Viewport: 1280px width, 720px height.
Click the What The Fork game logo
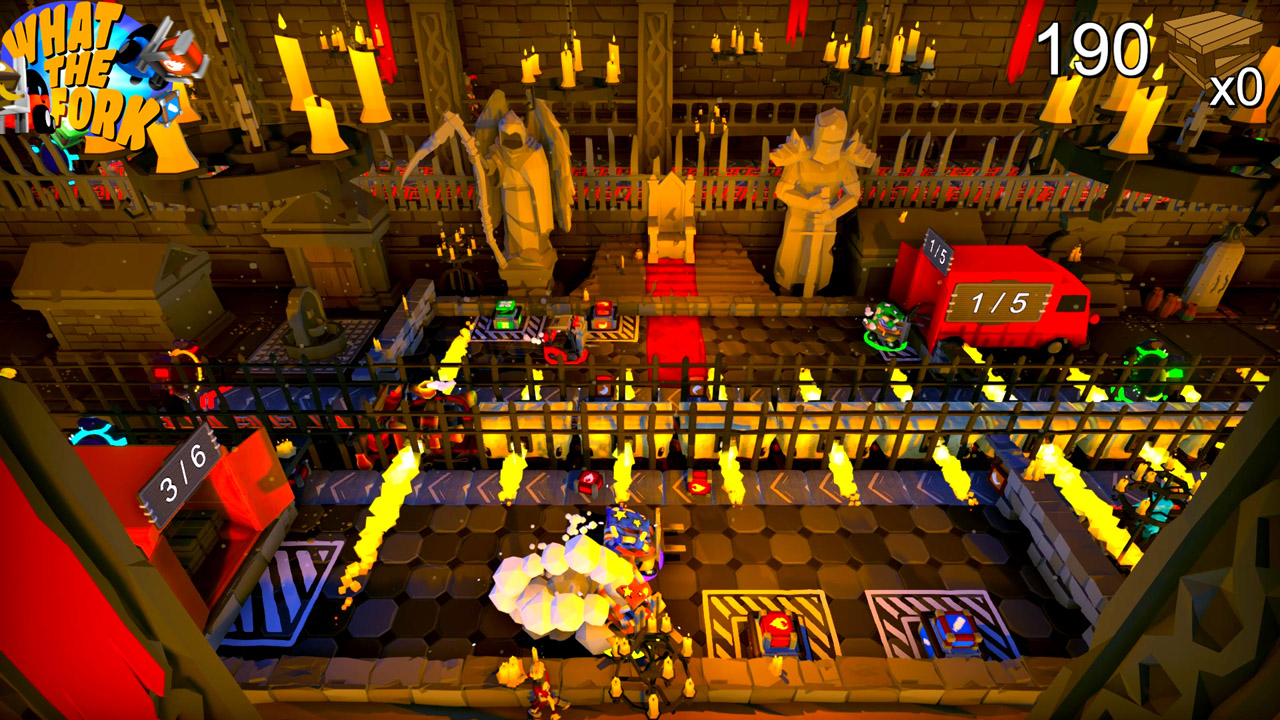click(85, 75)
